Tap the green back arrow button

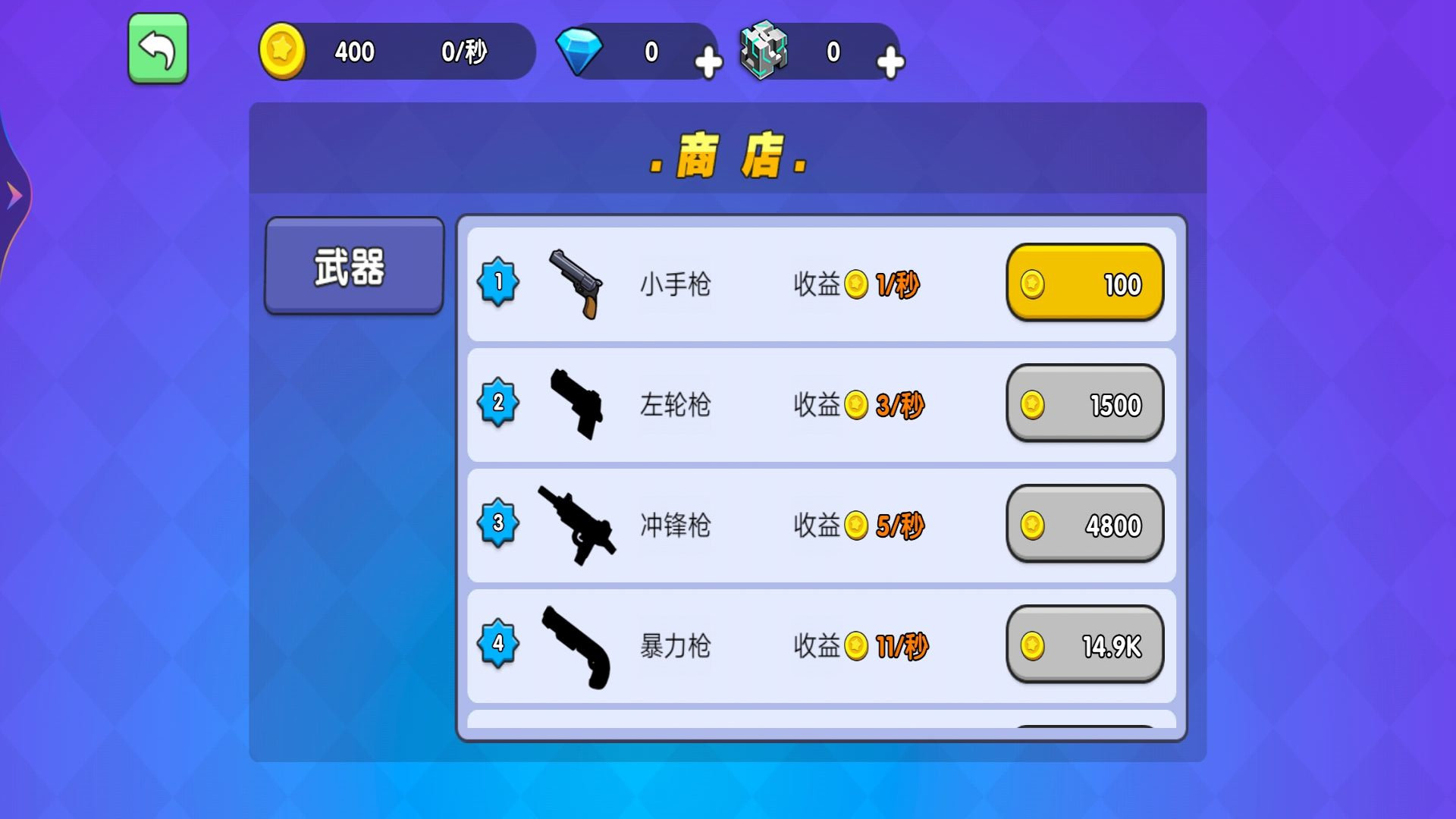pyautogui.click(x=157, y=48)
